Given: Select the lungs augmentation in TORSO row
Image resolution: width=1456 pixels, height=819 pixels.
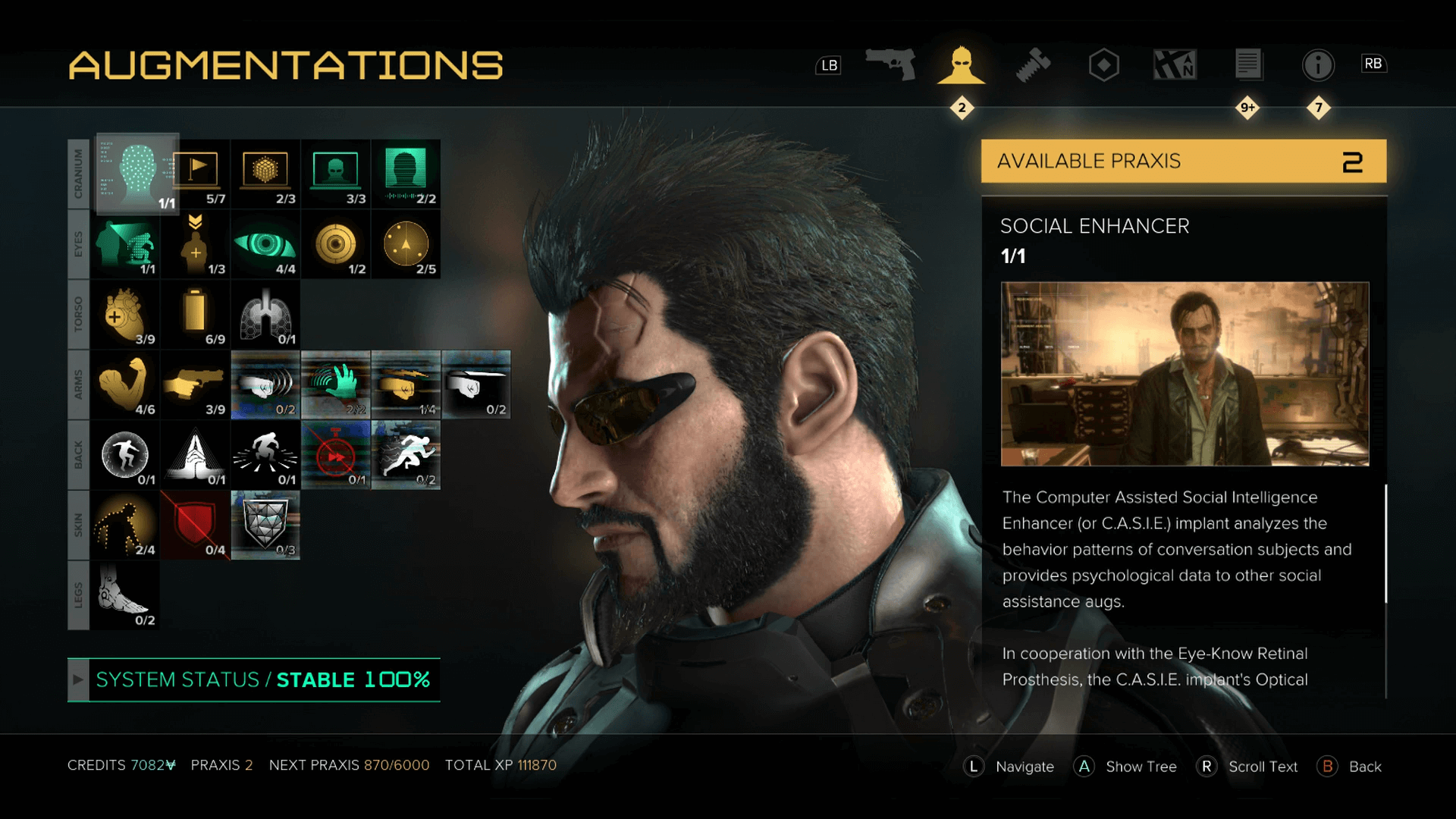Looking at the screenshot, I should click(x=265, y=313).
